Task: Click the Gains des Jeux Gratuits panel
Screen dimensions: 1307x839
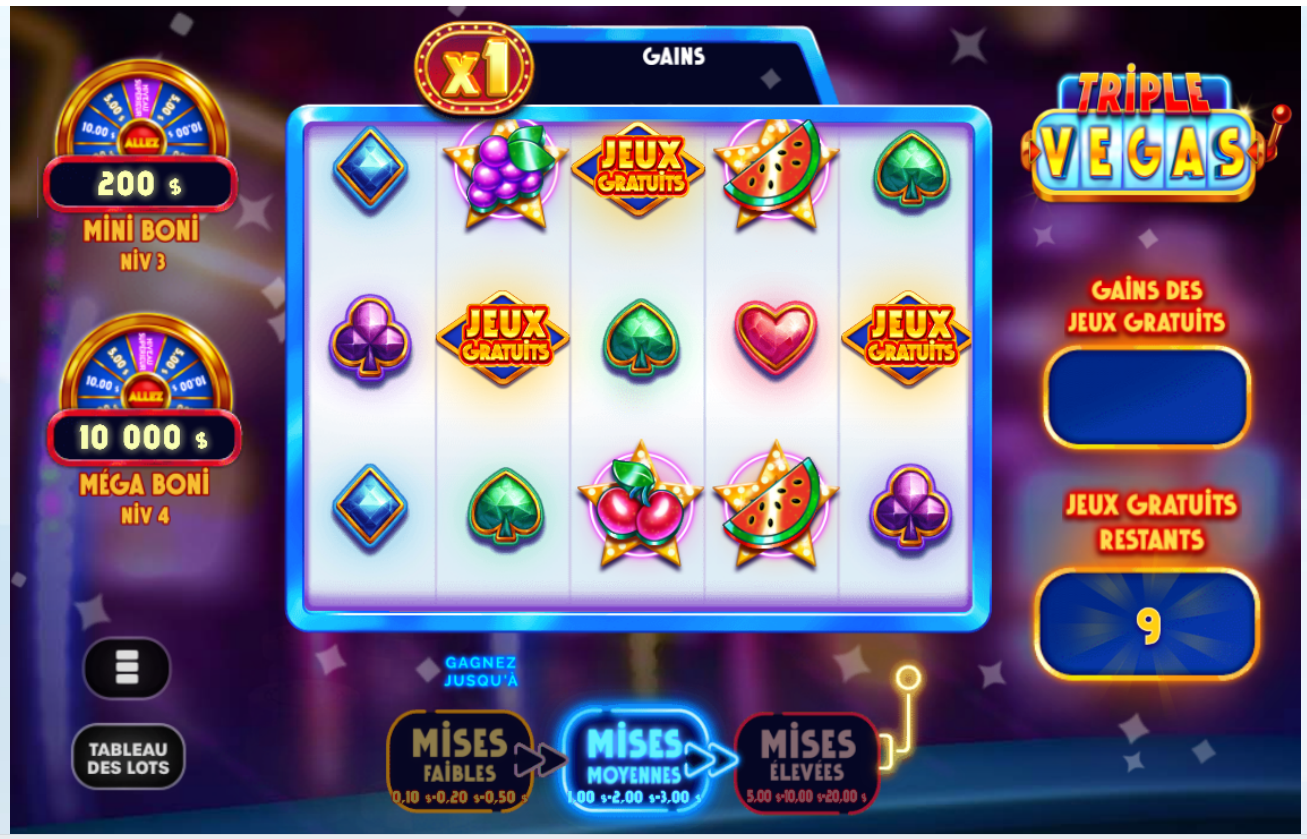Action: 1146,395
